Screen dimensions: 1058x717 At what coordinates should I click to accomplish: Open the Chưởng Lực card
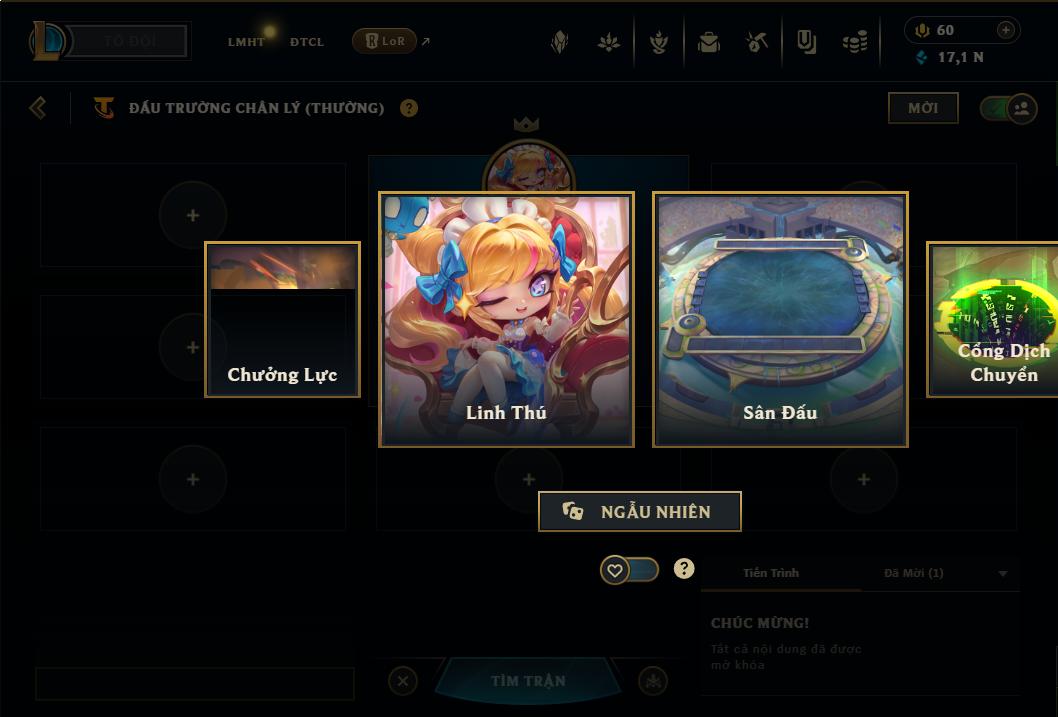coord(282,319)
